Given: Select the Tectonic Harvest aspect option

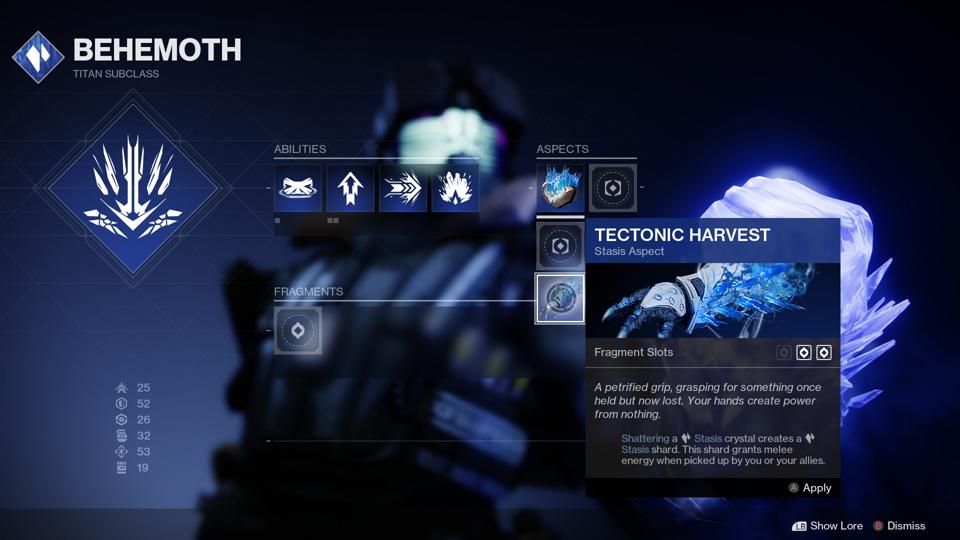Looking at the screenshot, I should pyautogui.click(x=560, y=298).
